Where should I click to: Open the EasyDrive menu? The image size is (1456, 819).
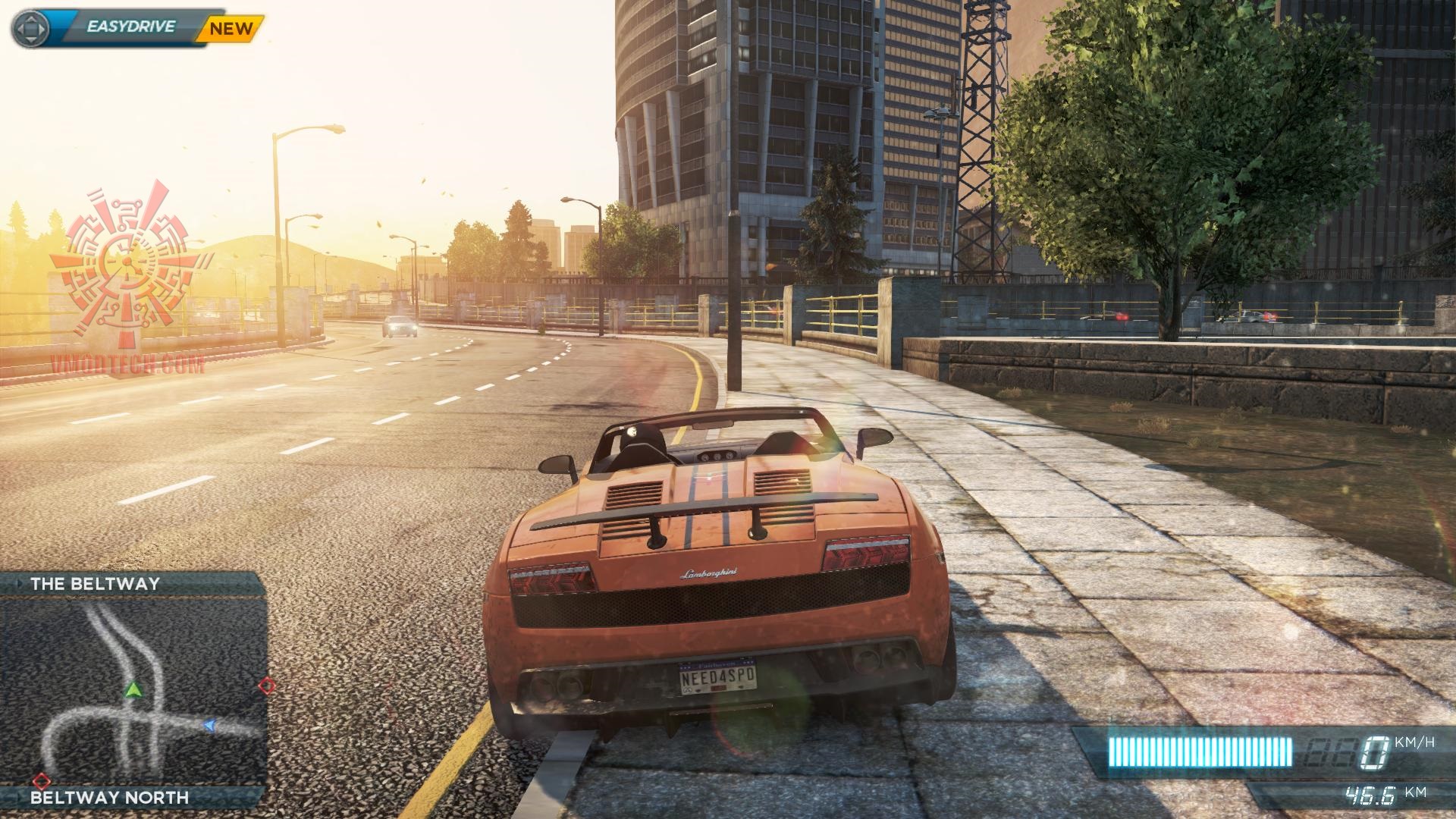coord(130,28)
